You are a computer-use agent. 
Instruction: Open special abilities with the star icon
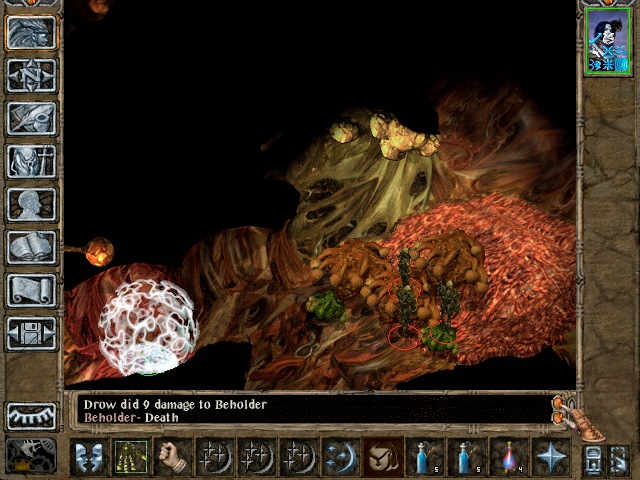(550, 458)
